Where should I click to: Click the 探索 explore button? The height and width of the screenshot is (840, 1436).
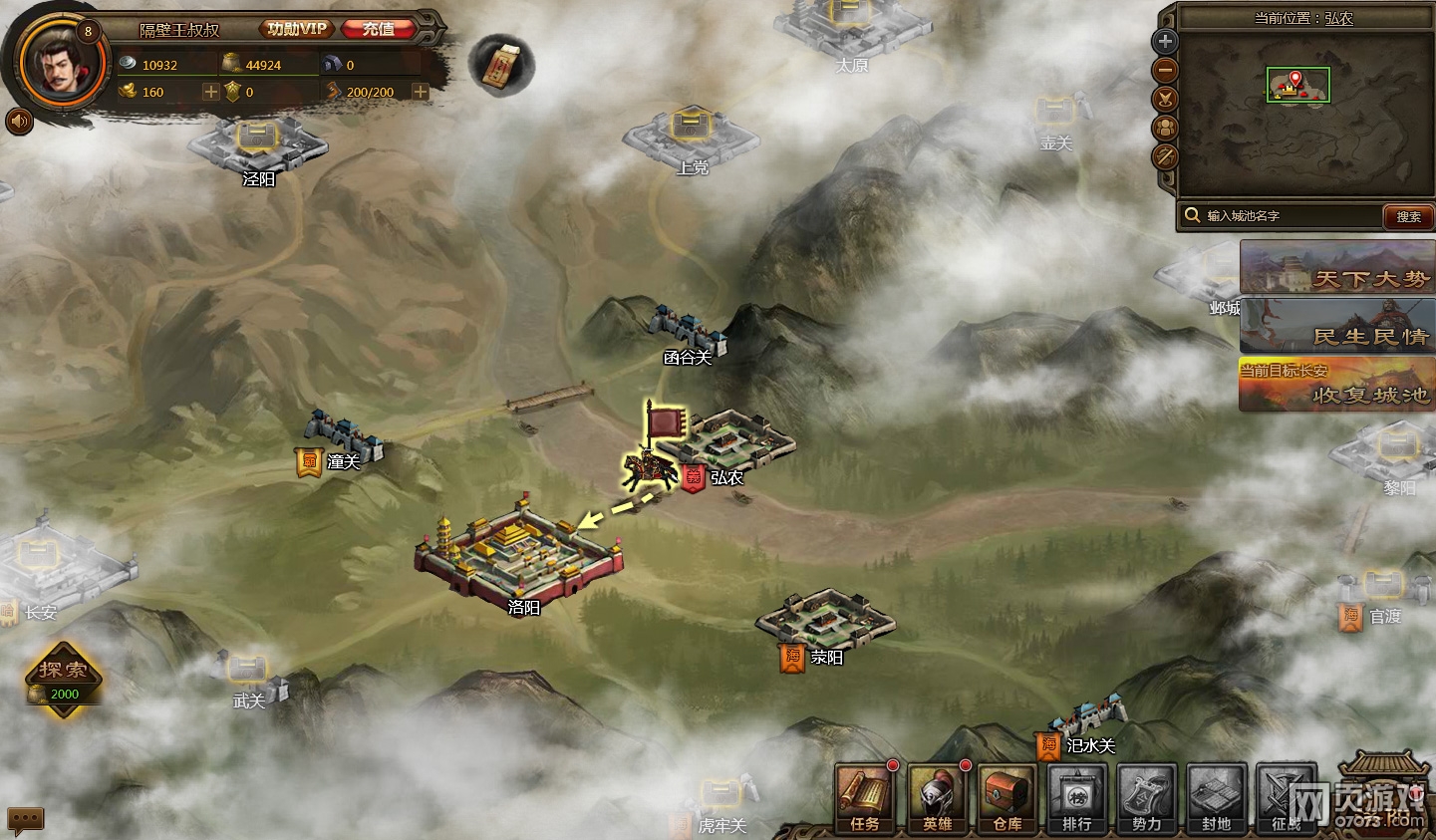coord(64,677)
